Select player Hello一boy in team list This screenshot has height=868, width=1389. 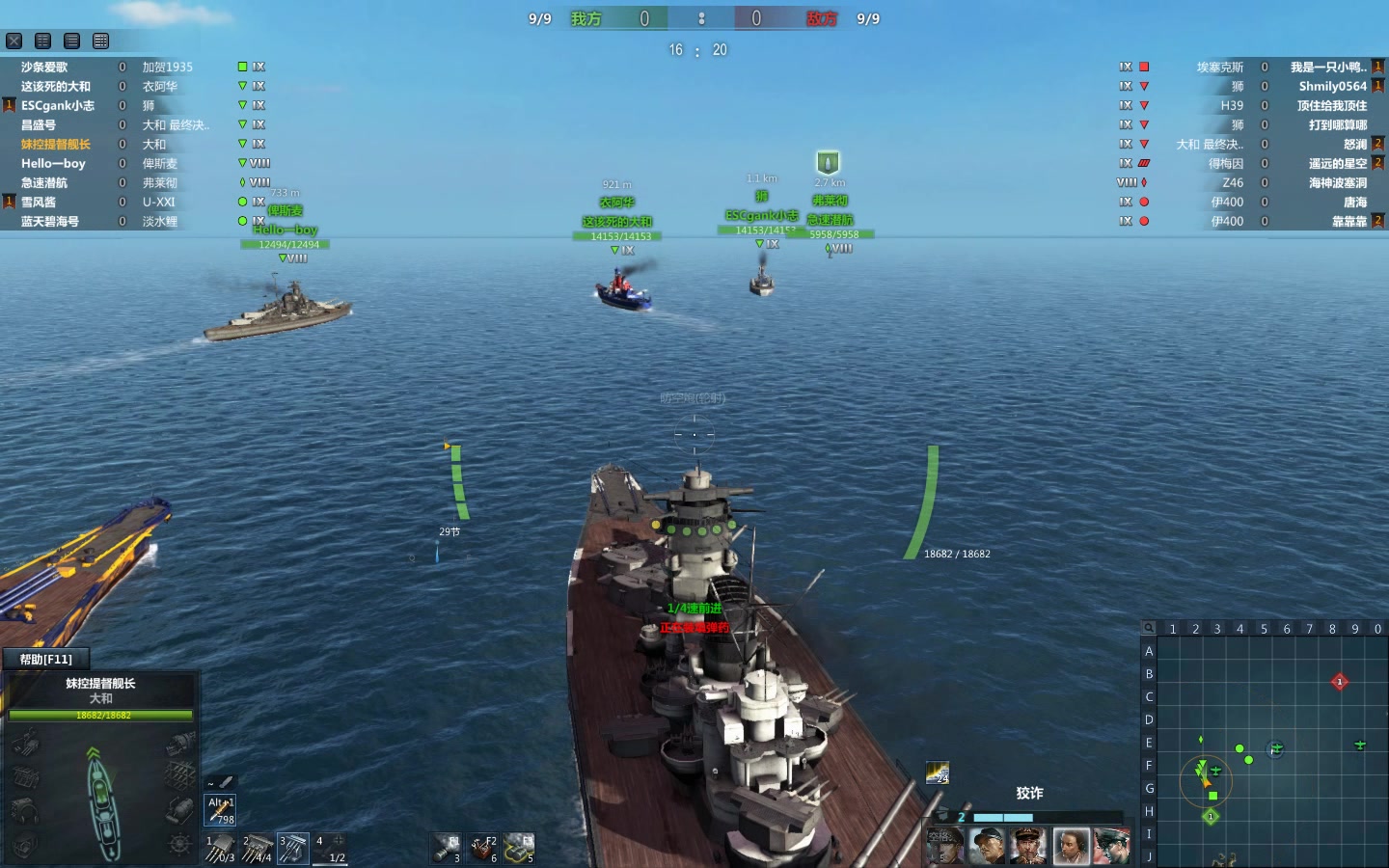[x=53, y=163]
